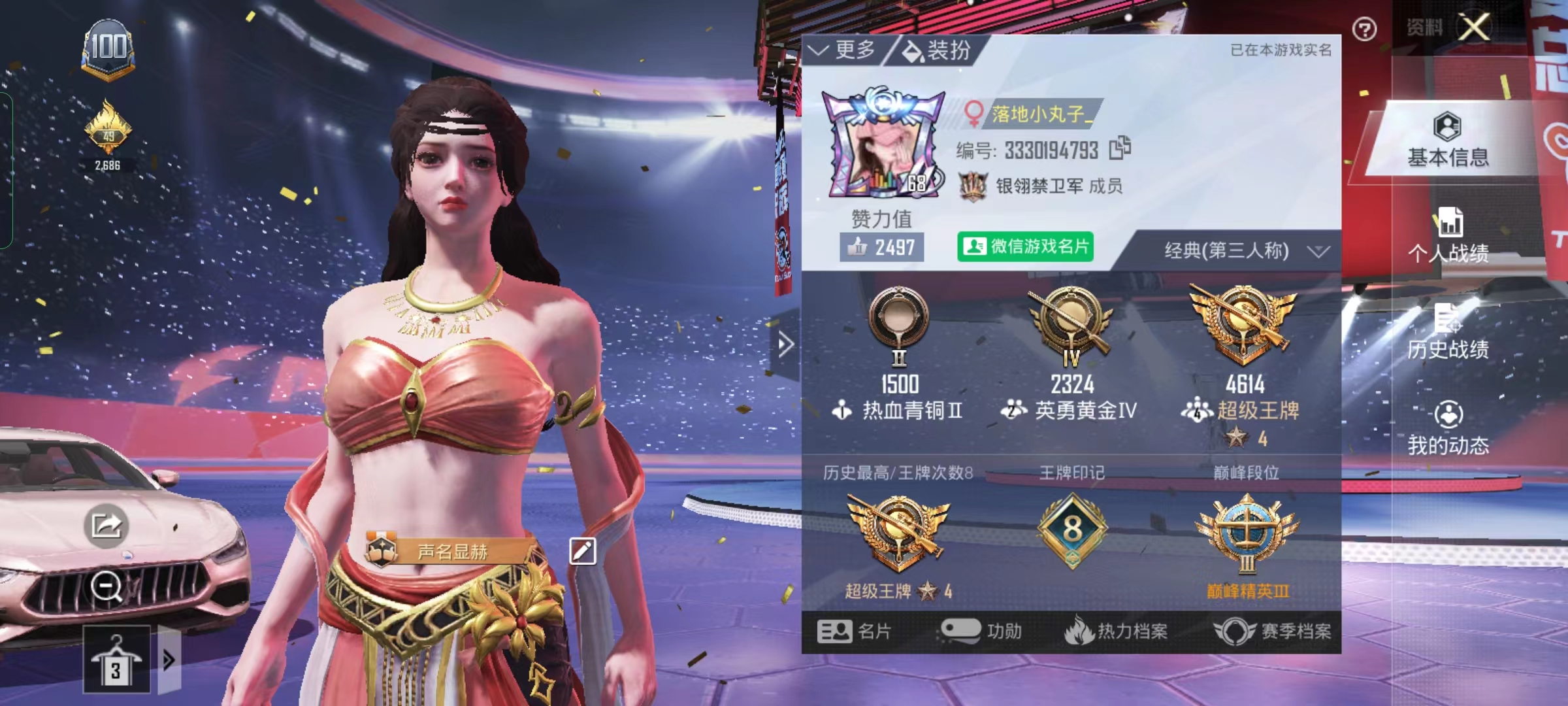1568x706 pixels.
Task: Show the 我的动态 tab
Action: coord(1448,428)
